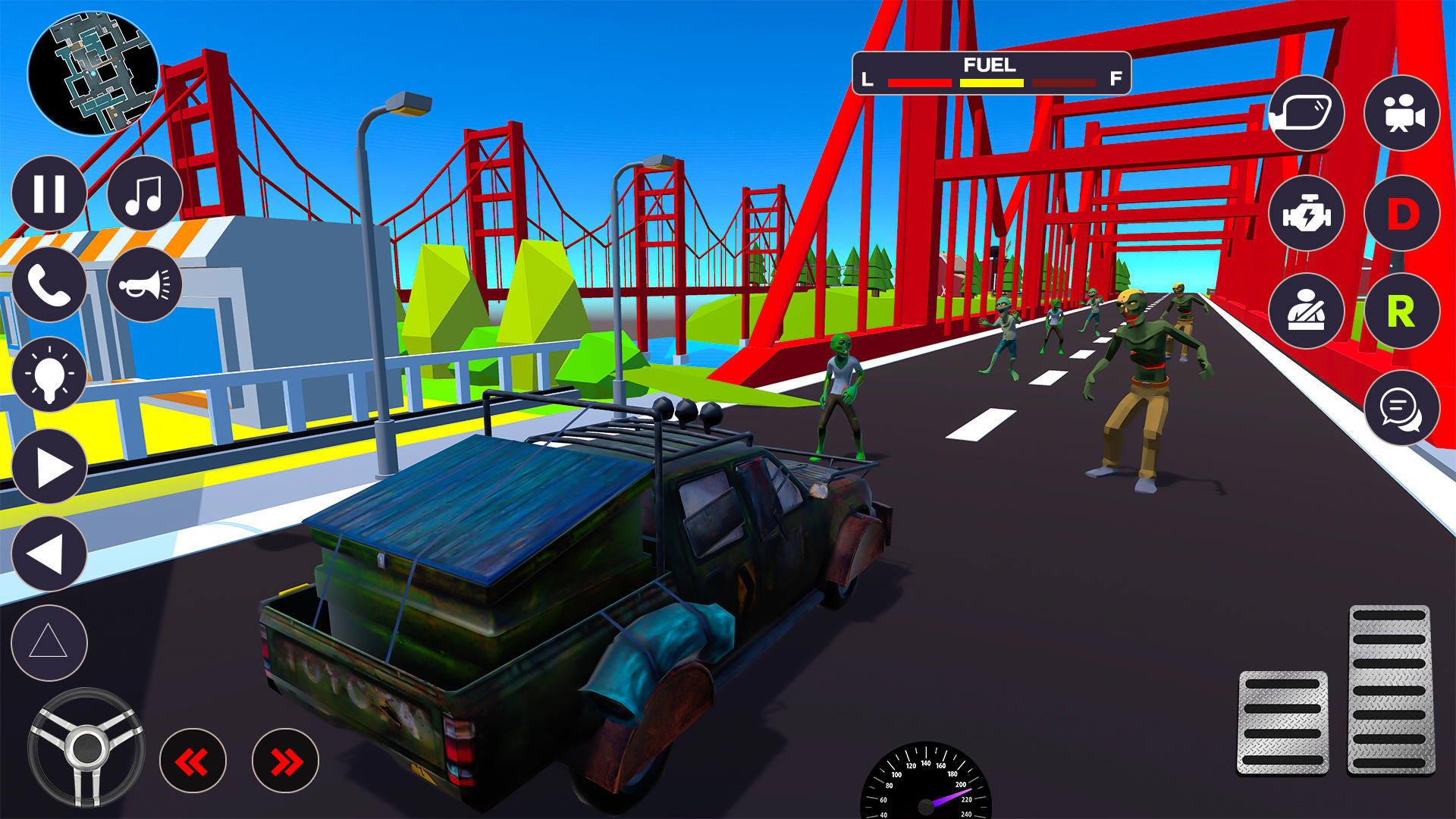Toggle the rearview mirror display

[x=1306, y=114]
